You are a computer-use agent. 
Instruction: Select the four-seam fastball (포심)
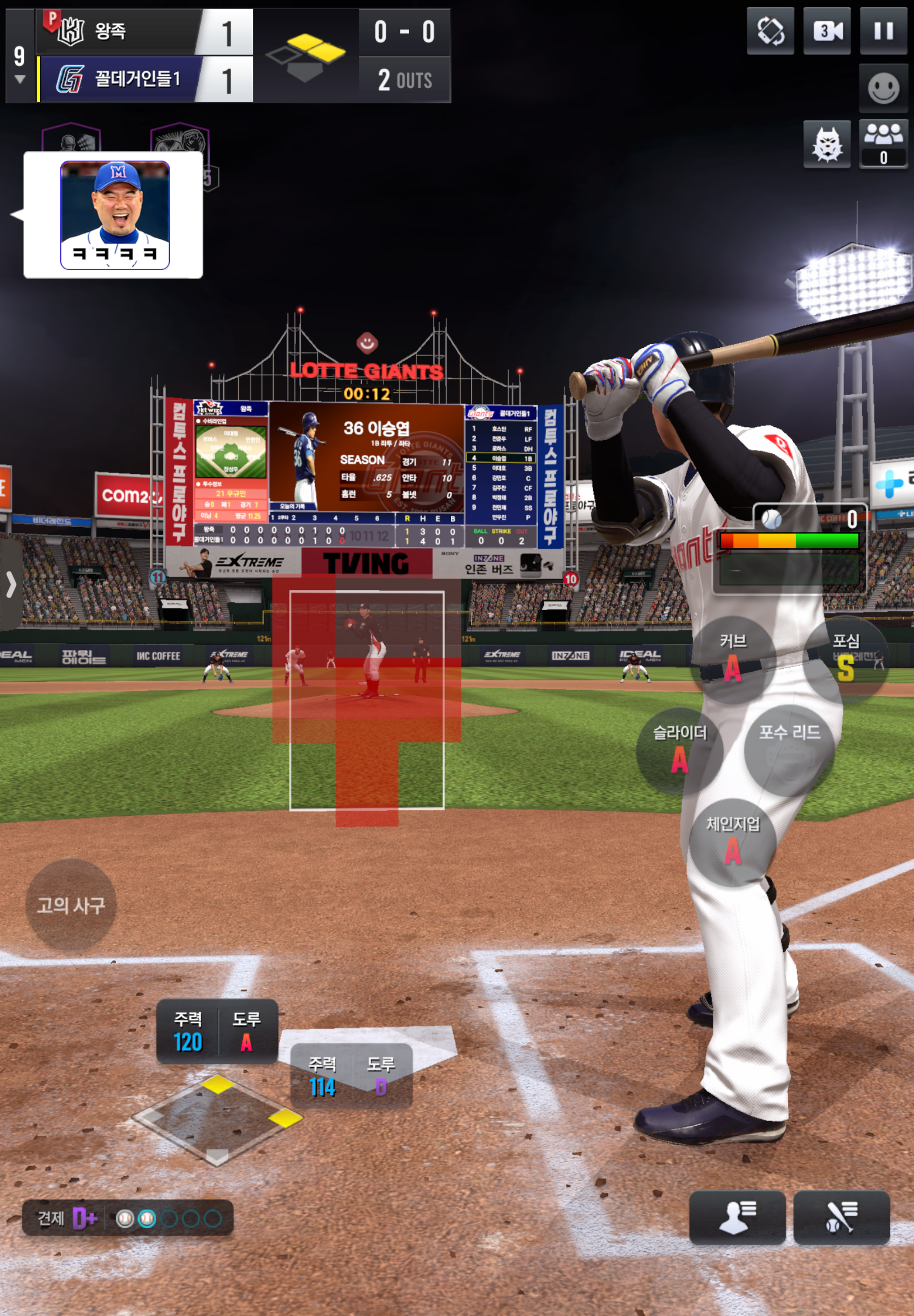(846, 659)
